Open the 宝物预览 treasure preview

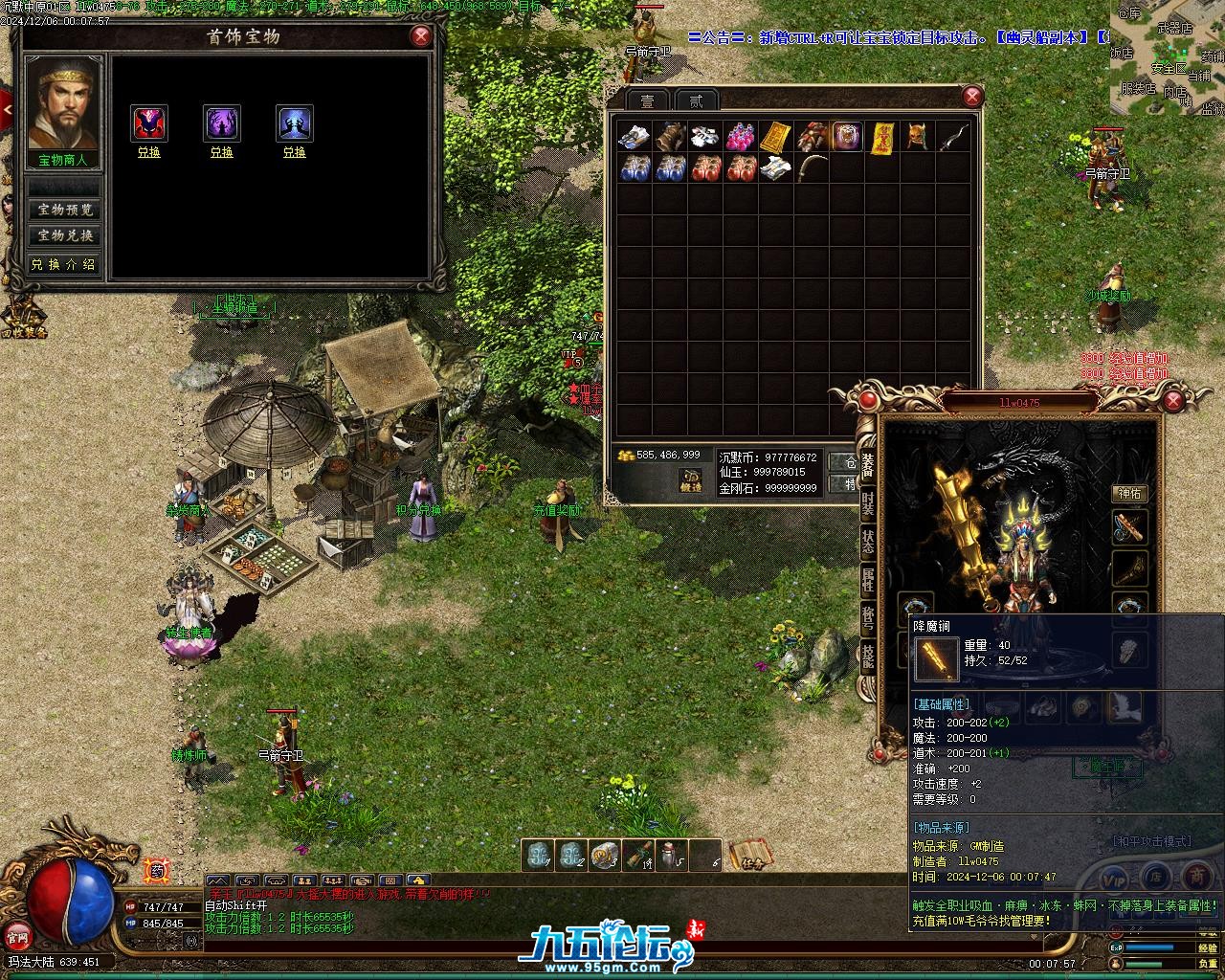click(x=65, y=210)
